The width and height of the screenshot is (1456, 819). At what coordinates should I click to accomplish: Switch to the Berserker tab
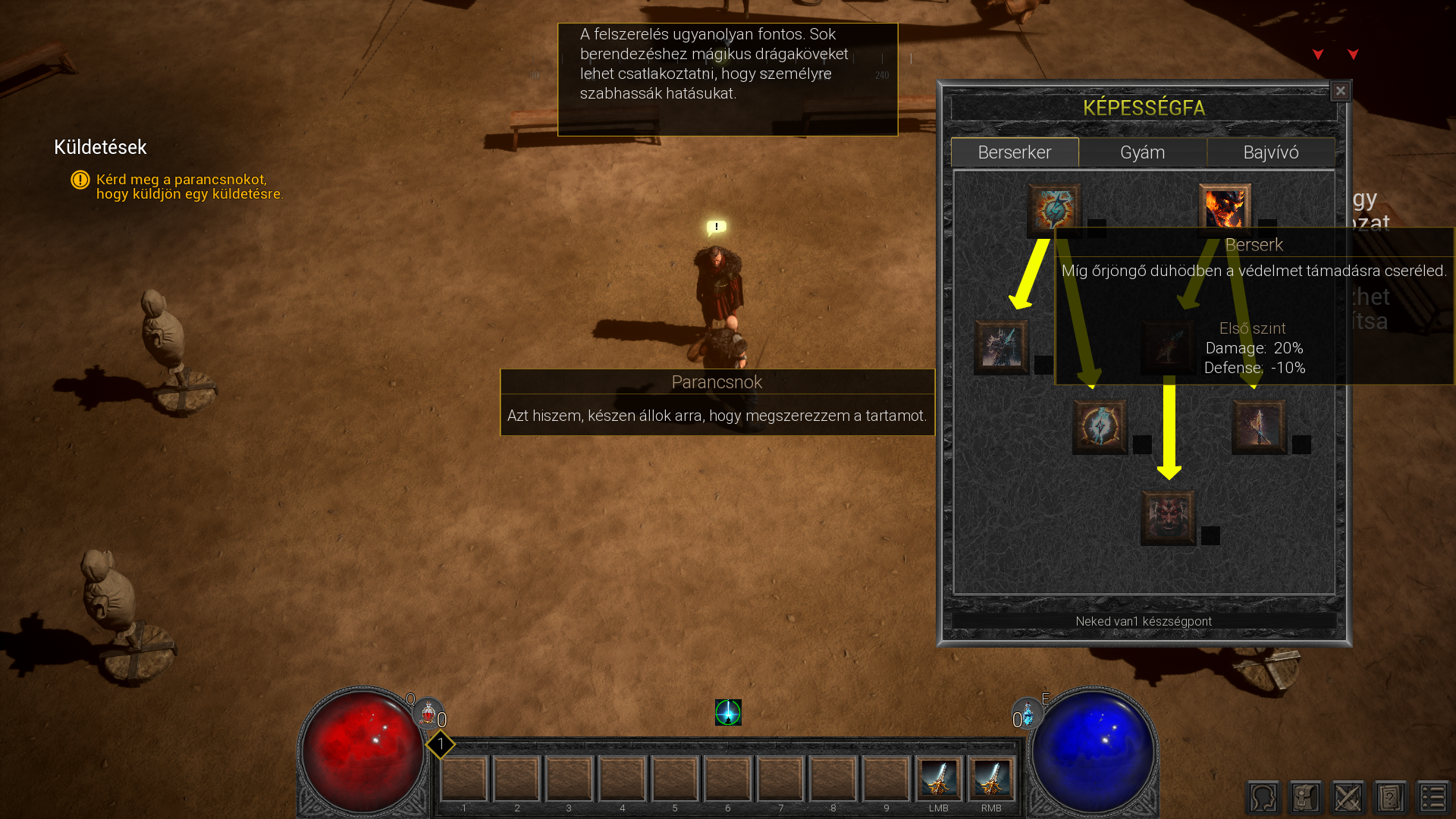click(1014, 152)
